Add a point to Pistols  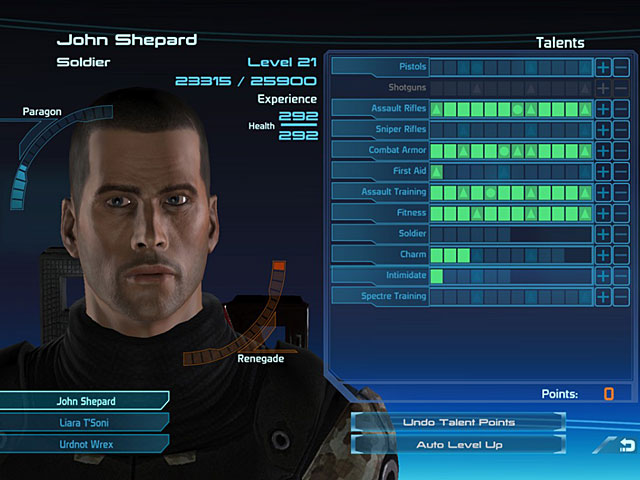(603, 67)
